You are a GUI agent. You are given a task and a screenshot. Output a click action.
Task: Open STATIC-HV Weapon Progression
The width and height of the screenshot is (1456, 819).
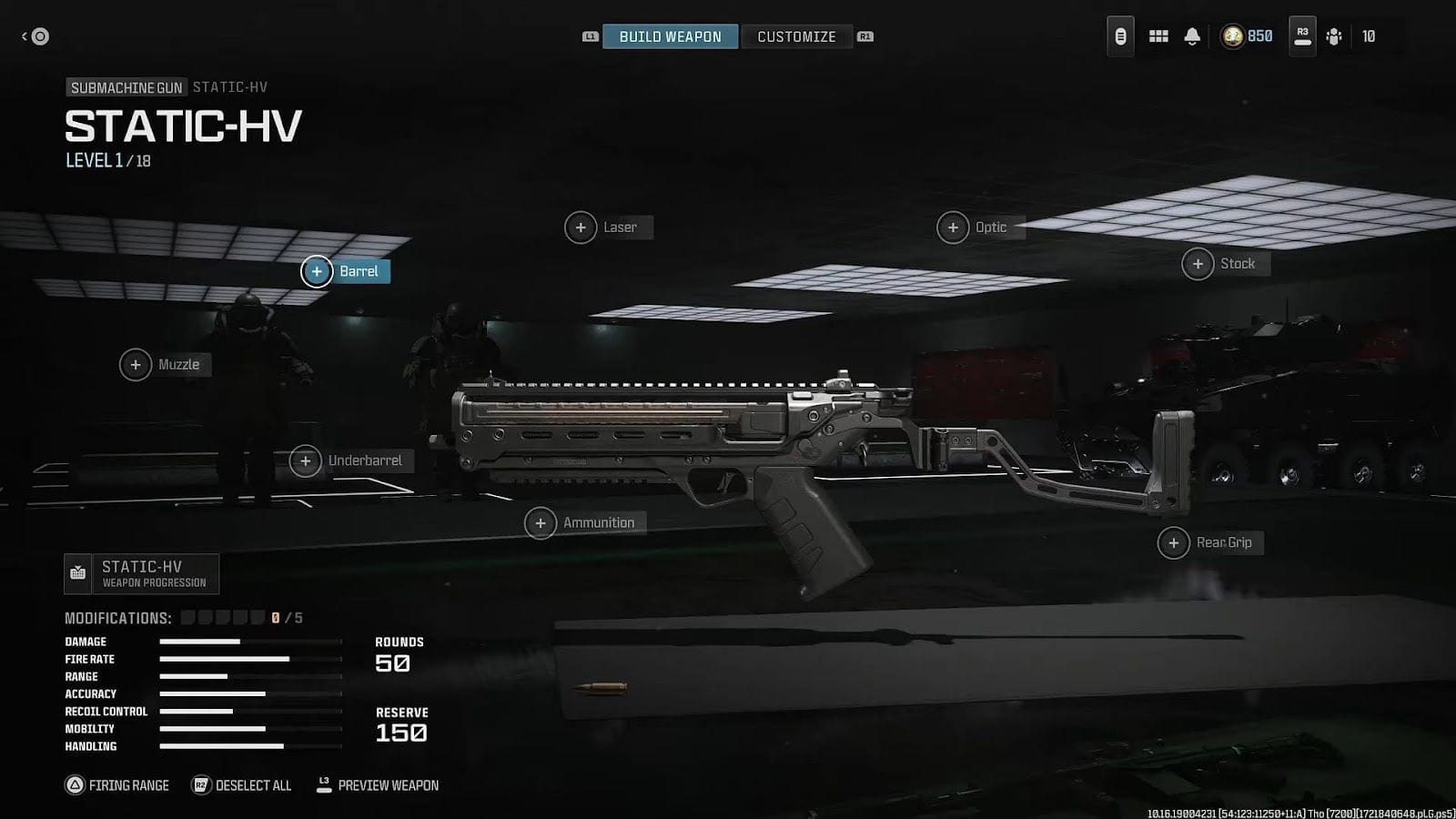[141, 573]
